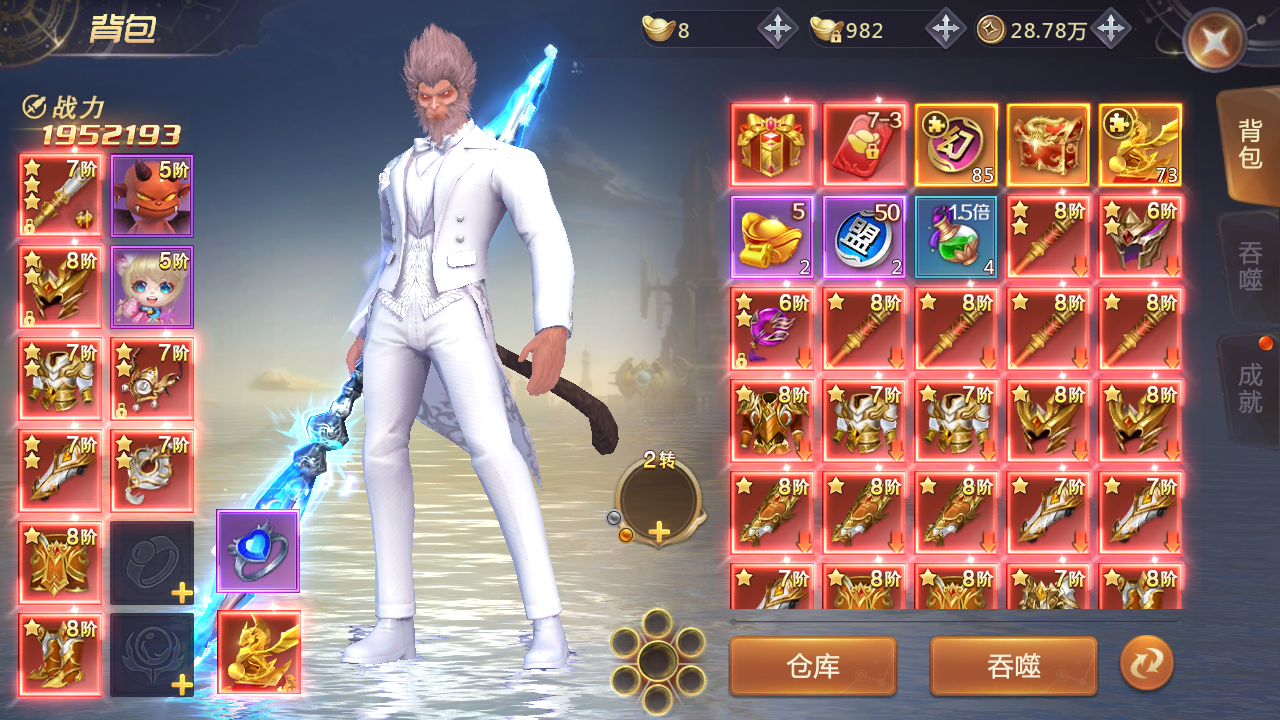Add more gold ingots with the plus button
Screen dimensions: 1280x720
pos(777,30)
